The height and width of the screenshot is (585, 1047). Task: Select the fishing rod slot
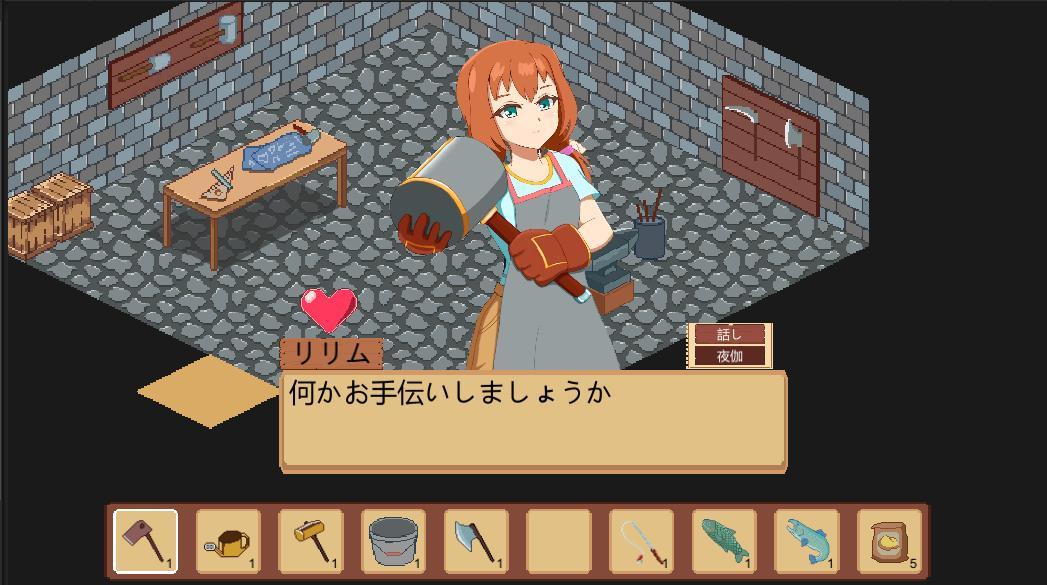pos(641,541)
